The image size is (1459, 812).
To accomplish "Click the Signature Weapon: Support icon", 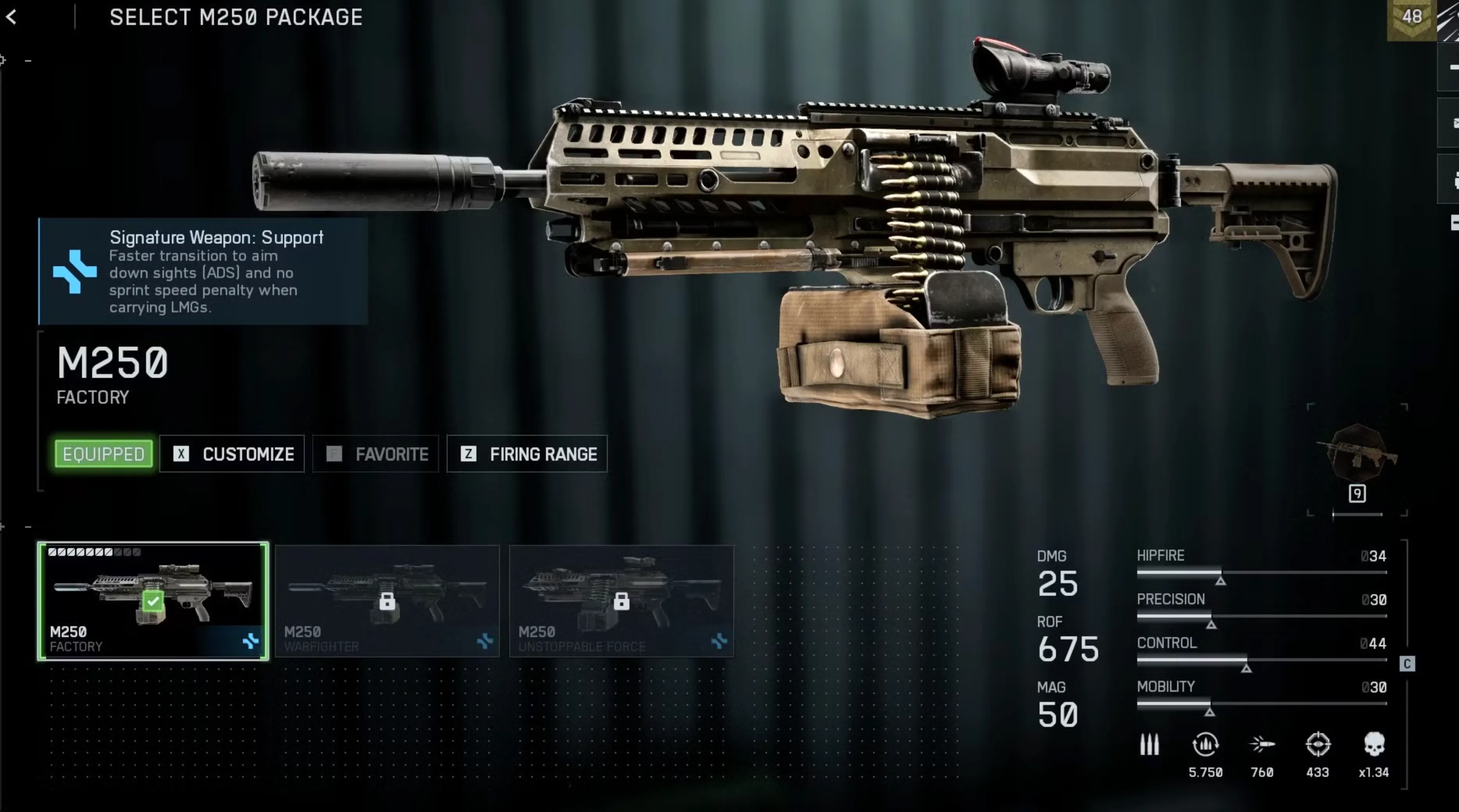I will pyautogui.click(x=75, y=273).
